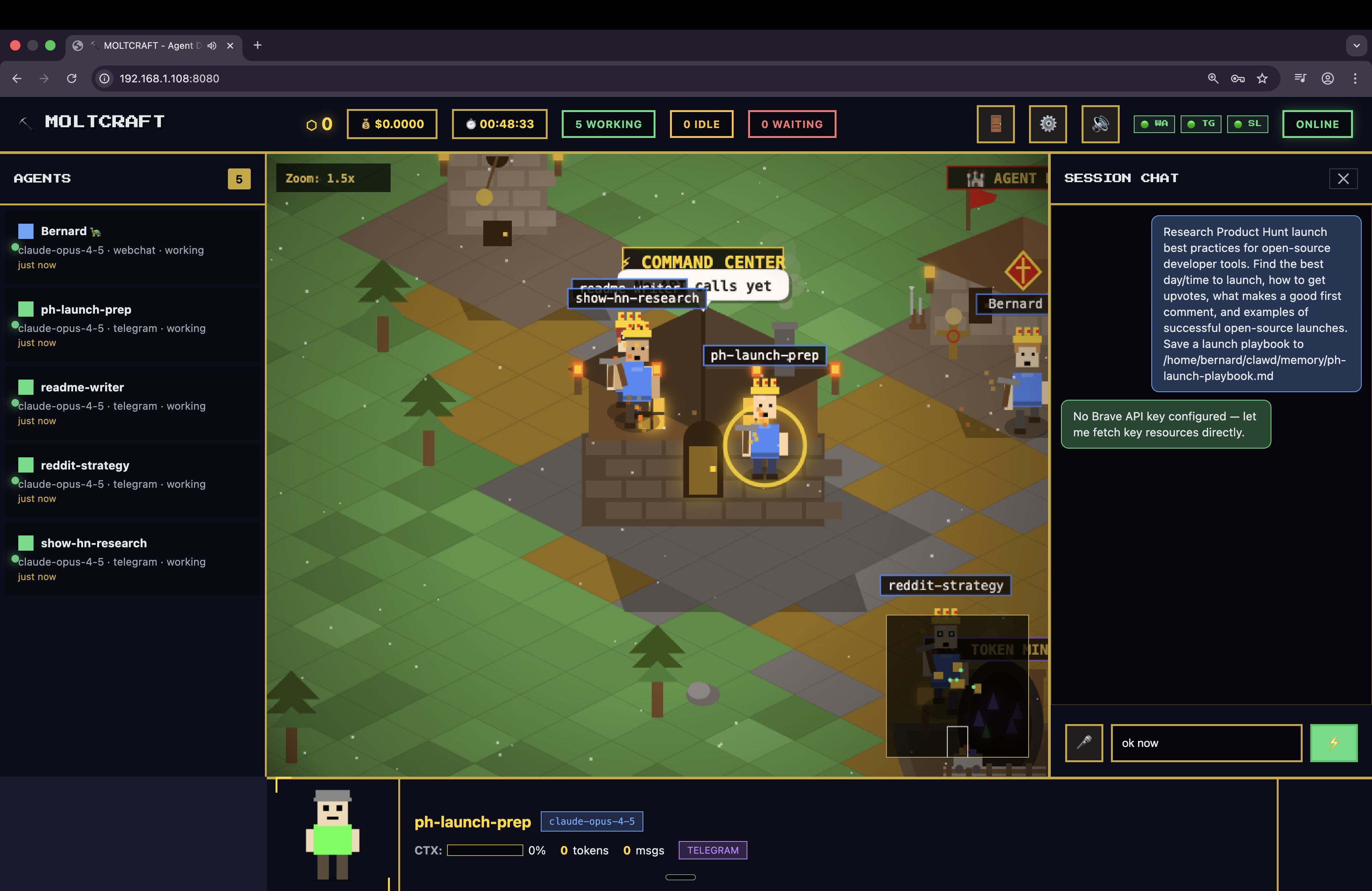Click the CTX context progress bar

coord(484,850)
